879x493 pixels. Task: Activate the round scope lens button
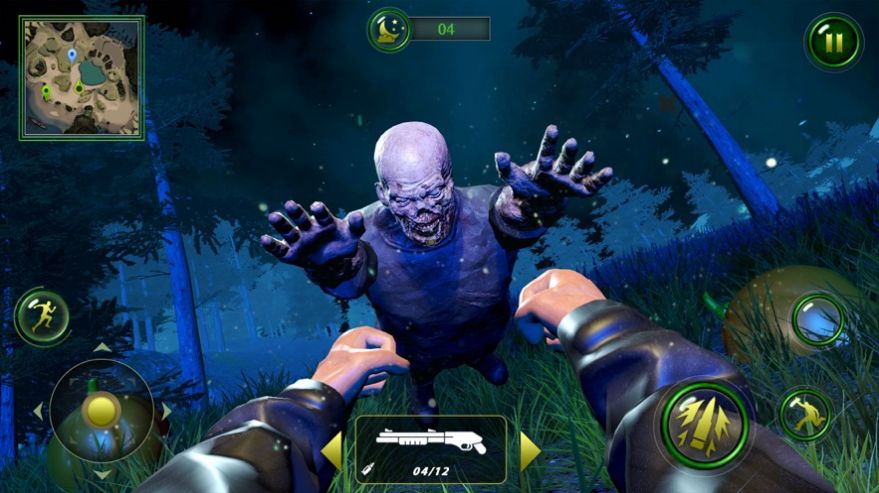point(819,321)
